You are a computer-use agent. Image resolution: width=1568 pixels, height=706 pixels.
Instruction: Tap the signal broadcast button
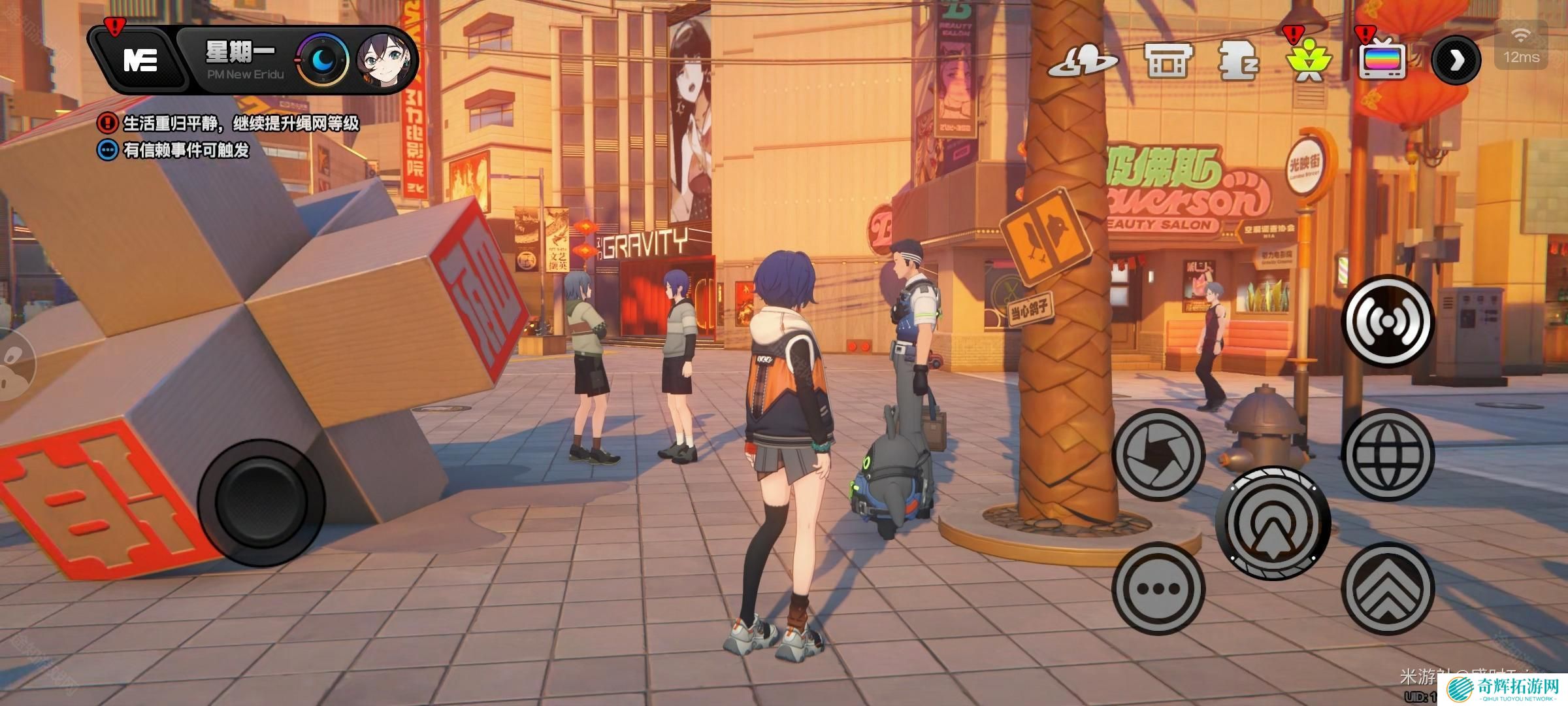tap(1387, 321)
